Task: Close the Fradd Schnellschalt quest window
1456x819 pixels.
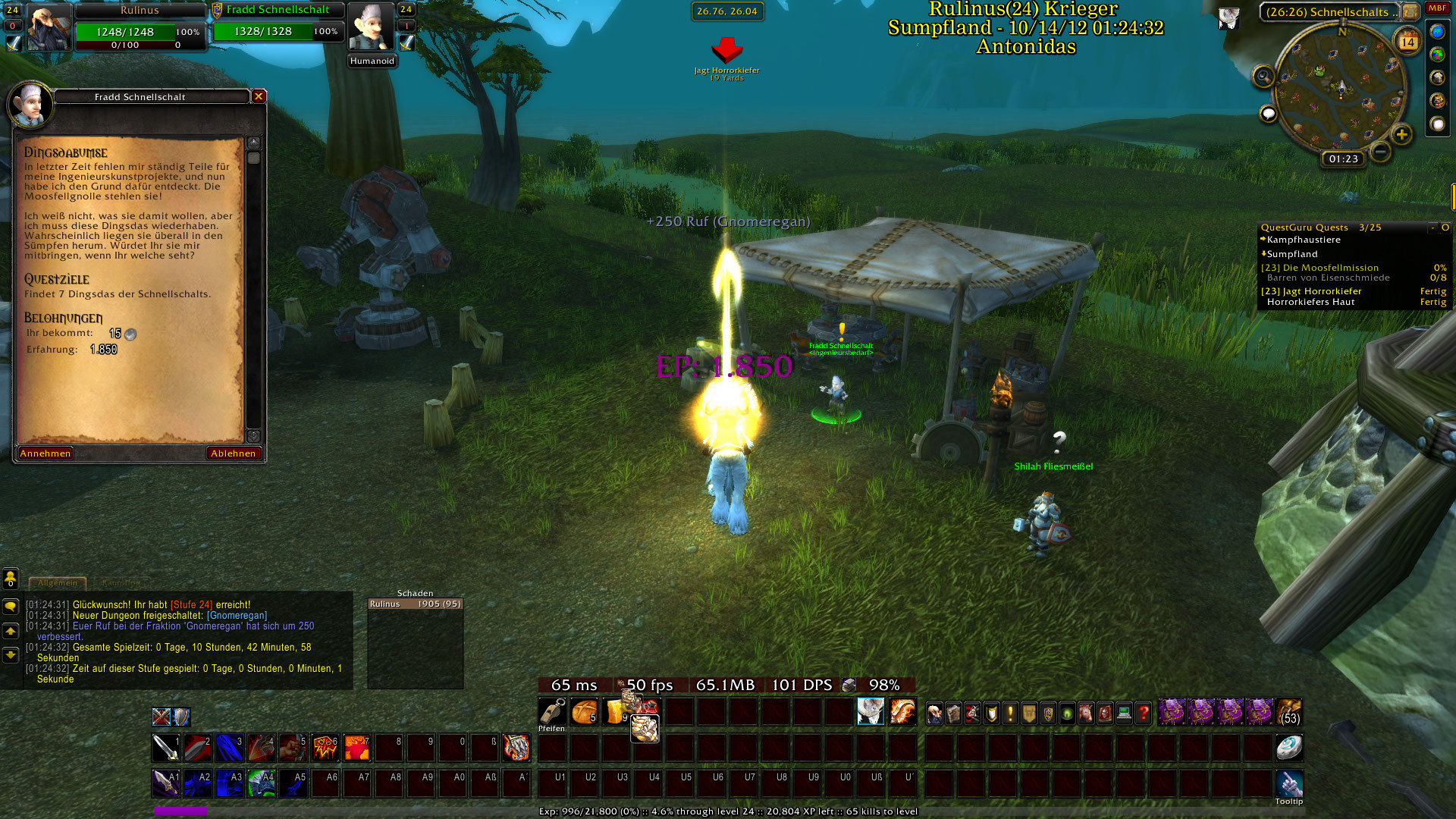Action: tap(259, 96)
